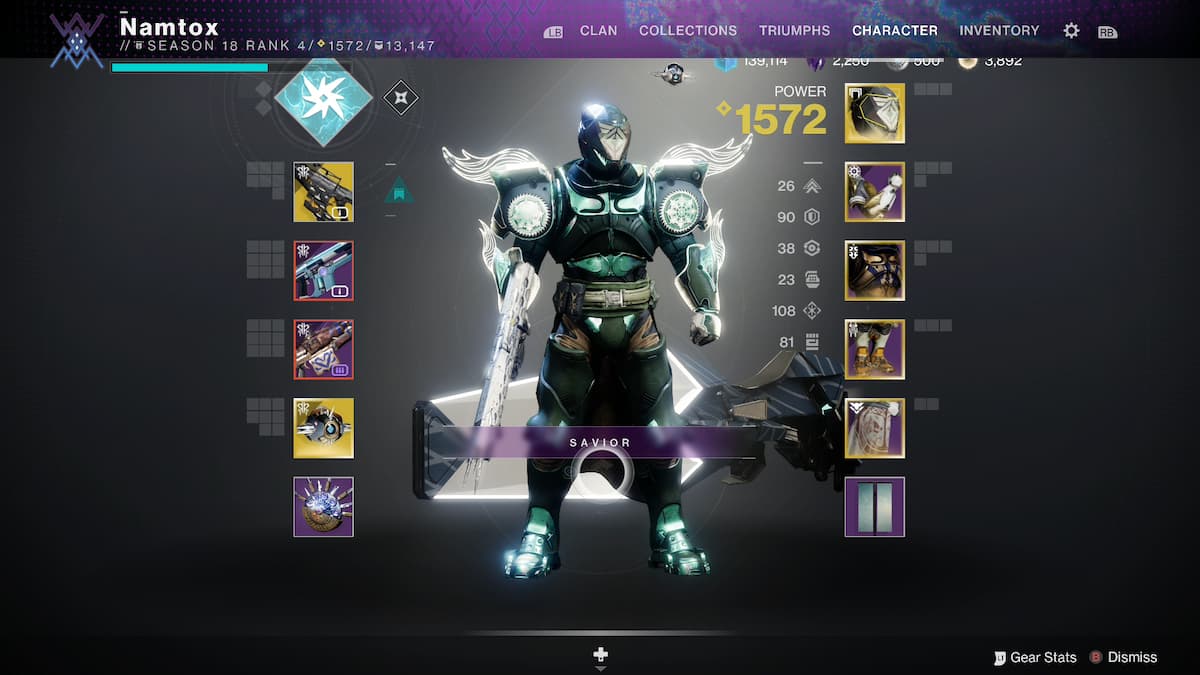Go to the Triumphs tab

pos(794,31)
